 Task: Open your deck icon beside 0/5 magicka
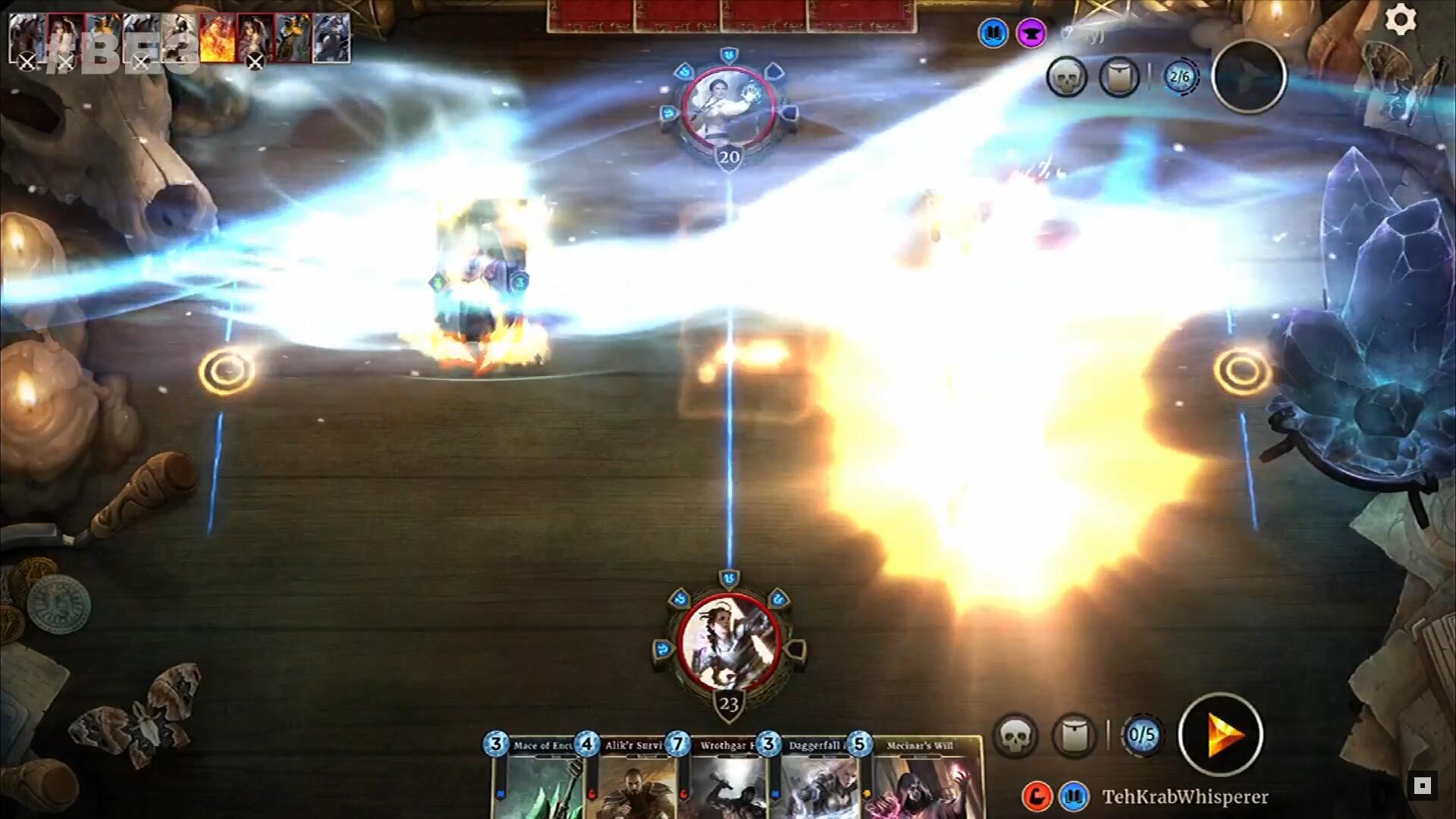pyautogui.click(x=1075, y=734)
